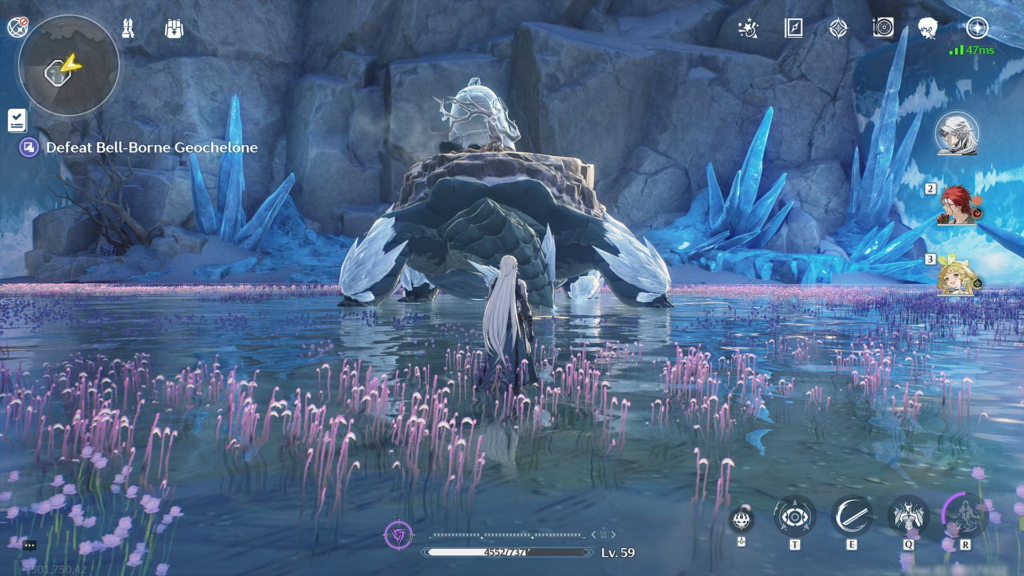The height and width of the screenshot is (576, 1024).
Task: Activate the eye-shaped utility skill
Action: tap(794, 517)
